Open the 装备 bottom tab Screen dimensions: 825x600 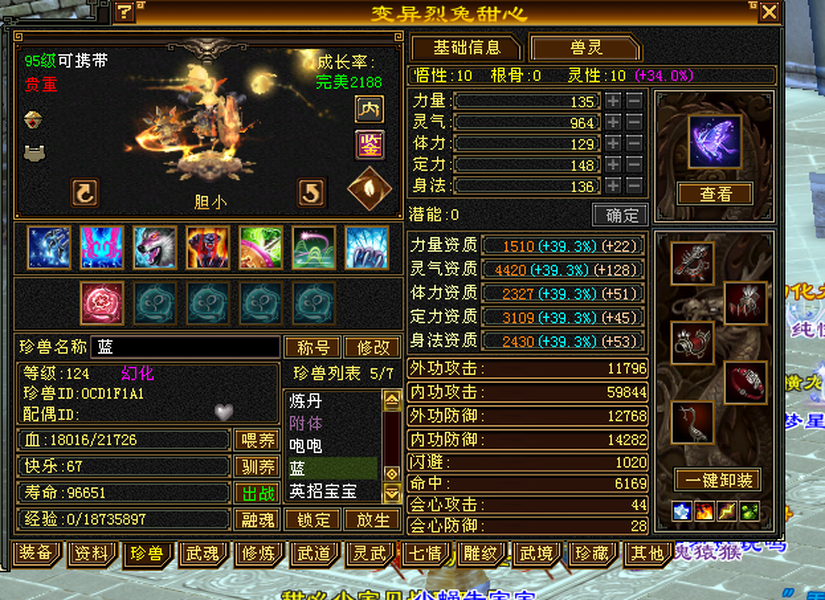click(36, 553)
